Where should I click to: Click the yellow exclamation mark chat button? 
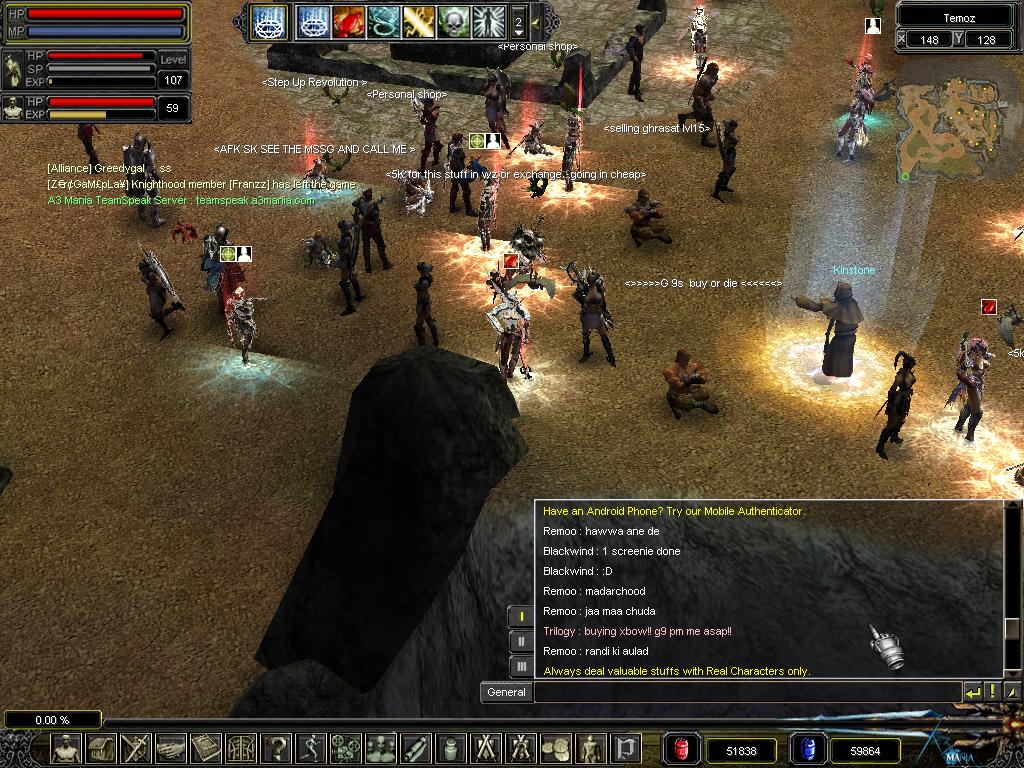point(992,692)
